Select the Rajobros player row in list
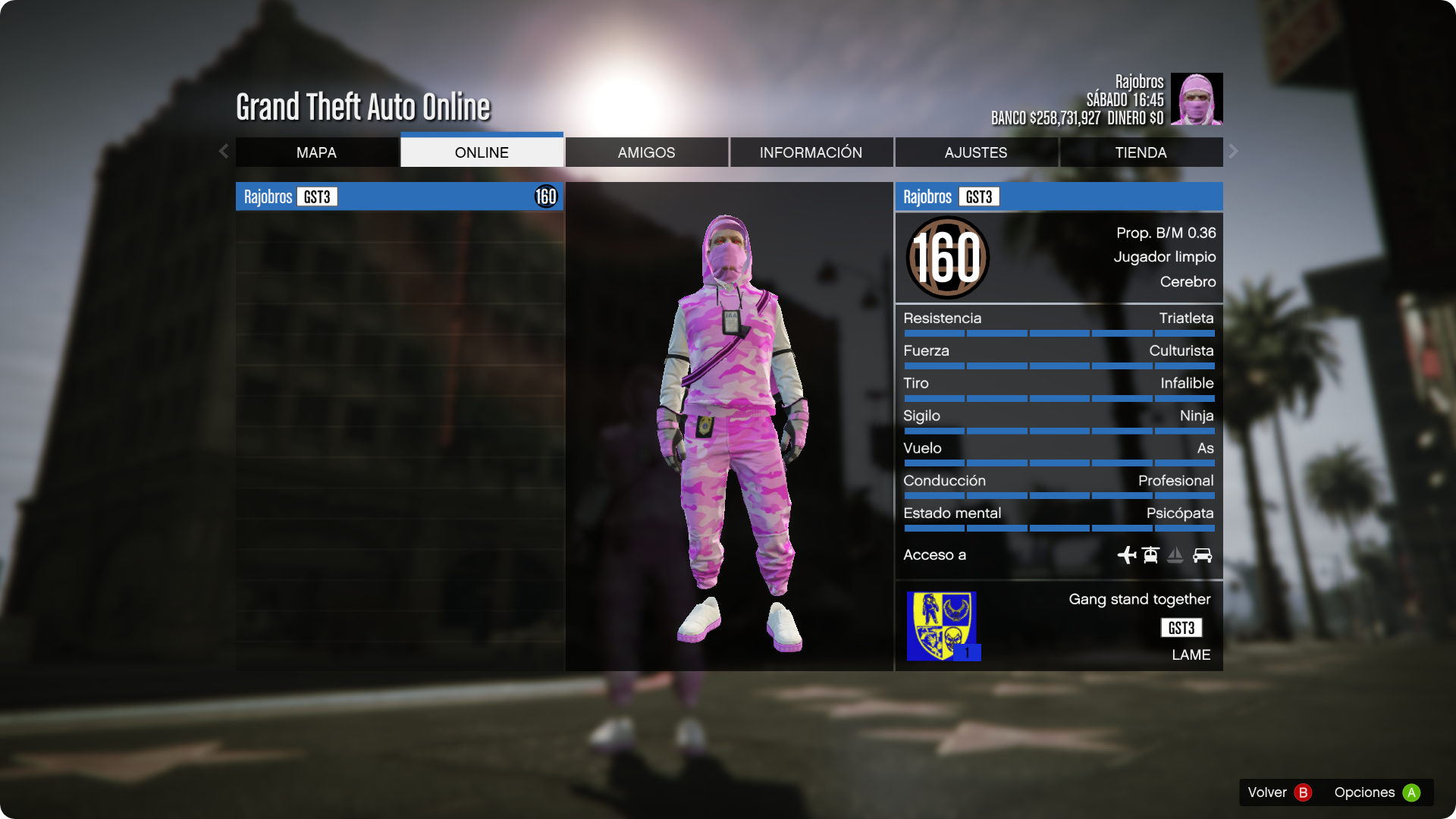The width and height of the screenshot is (1456, 819). point(399,197)
